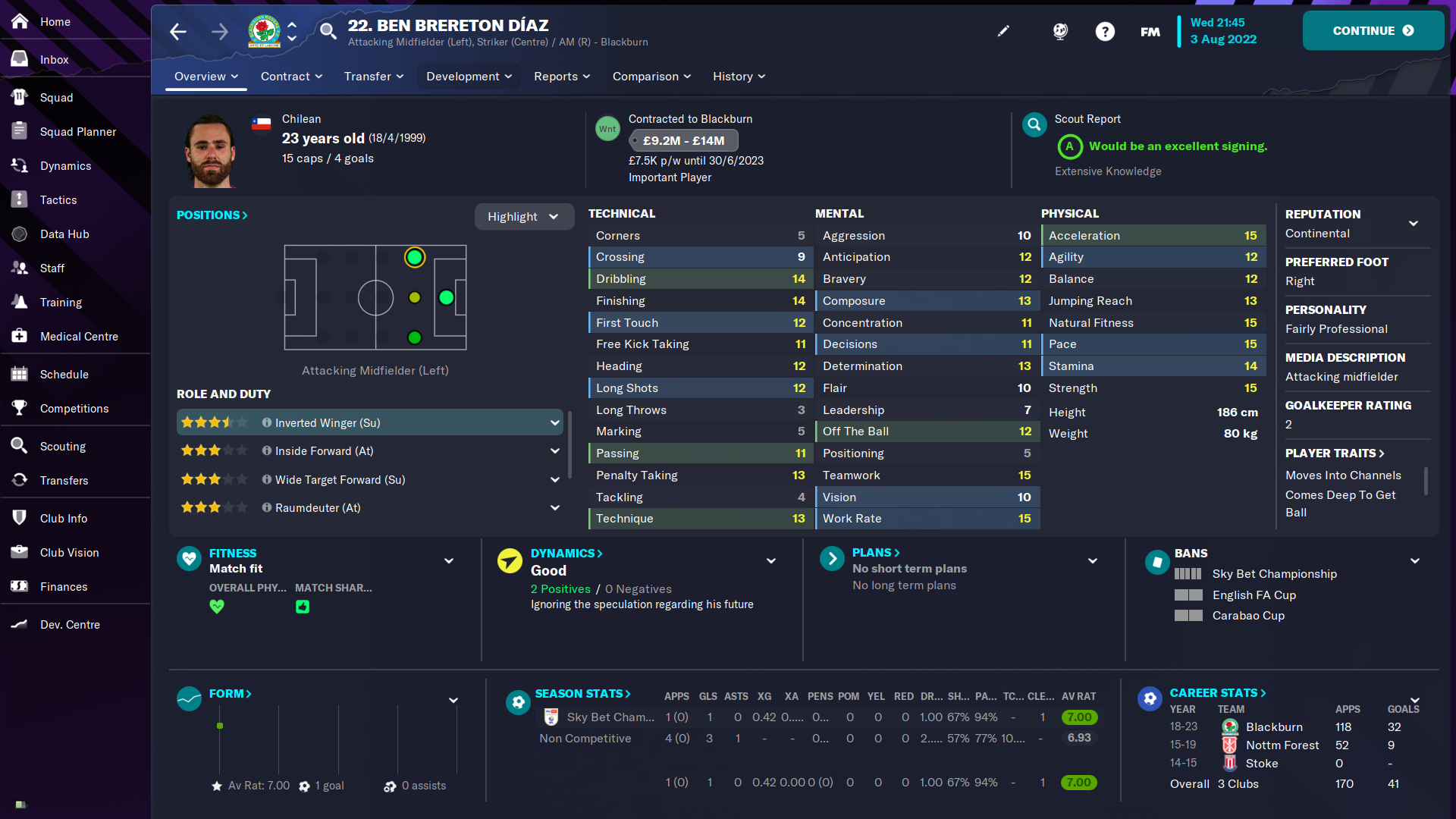Viewport: 1456px width, 819px height.
Task: Go back using the left arrow
Action: tap(177, 31)
